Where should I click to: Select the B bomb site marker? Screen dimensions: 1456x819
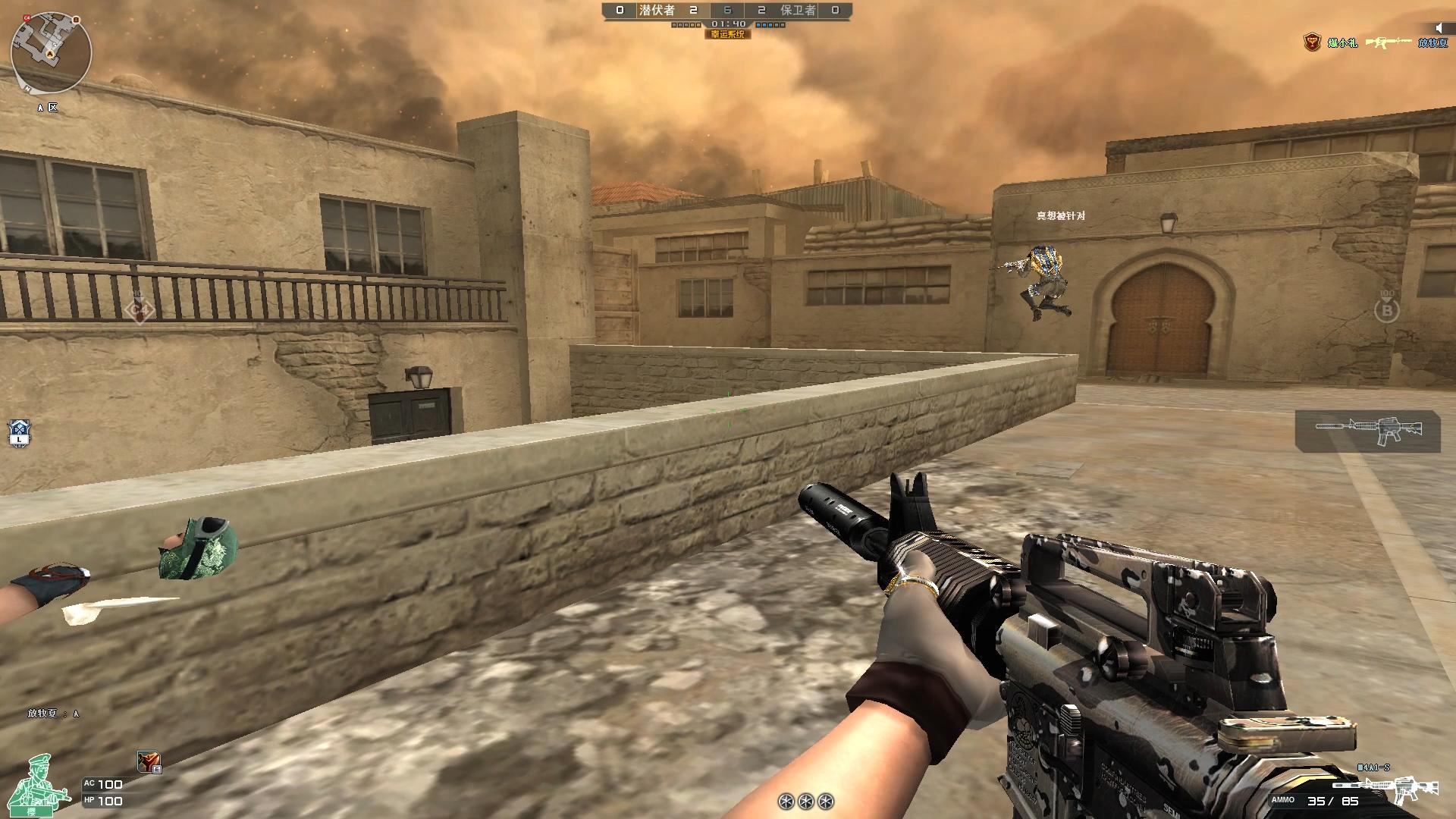(1387, 309)
